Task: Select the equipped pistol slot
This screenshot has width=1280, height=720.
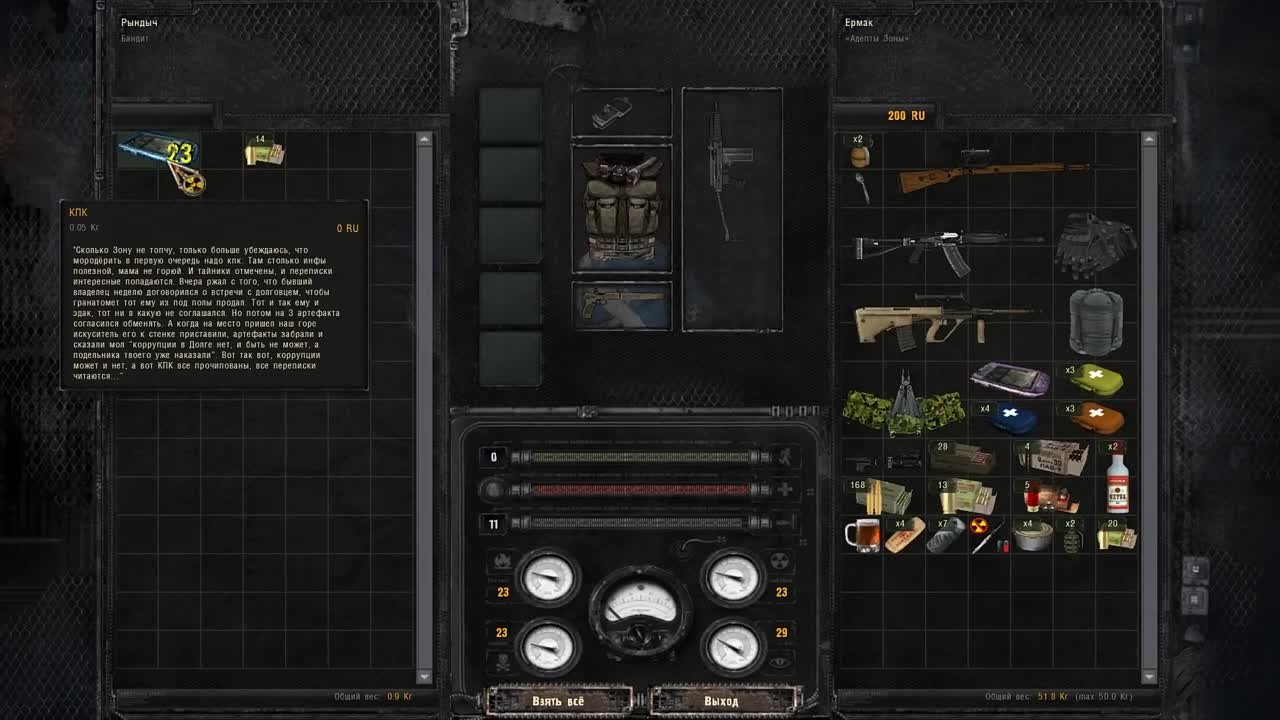Action: point(621,304)
